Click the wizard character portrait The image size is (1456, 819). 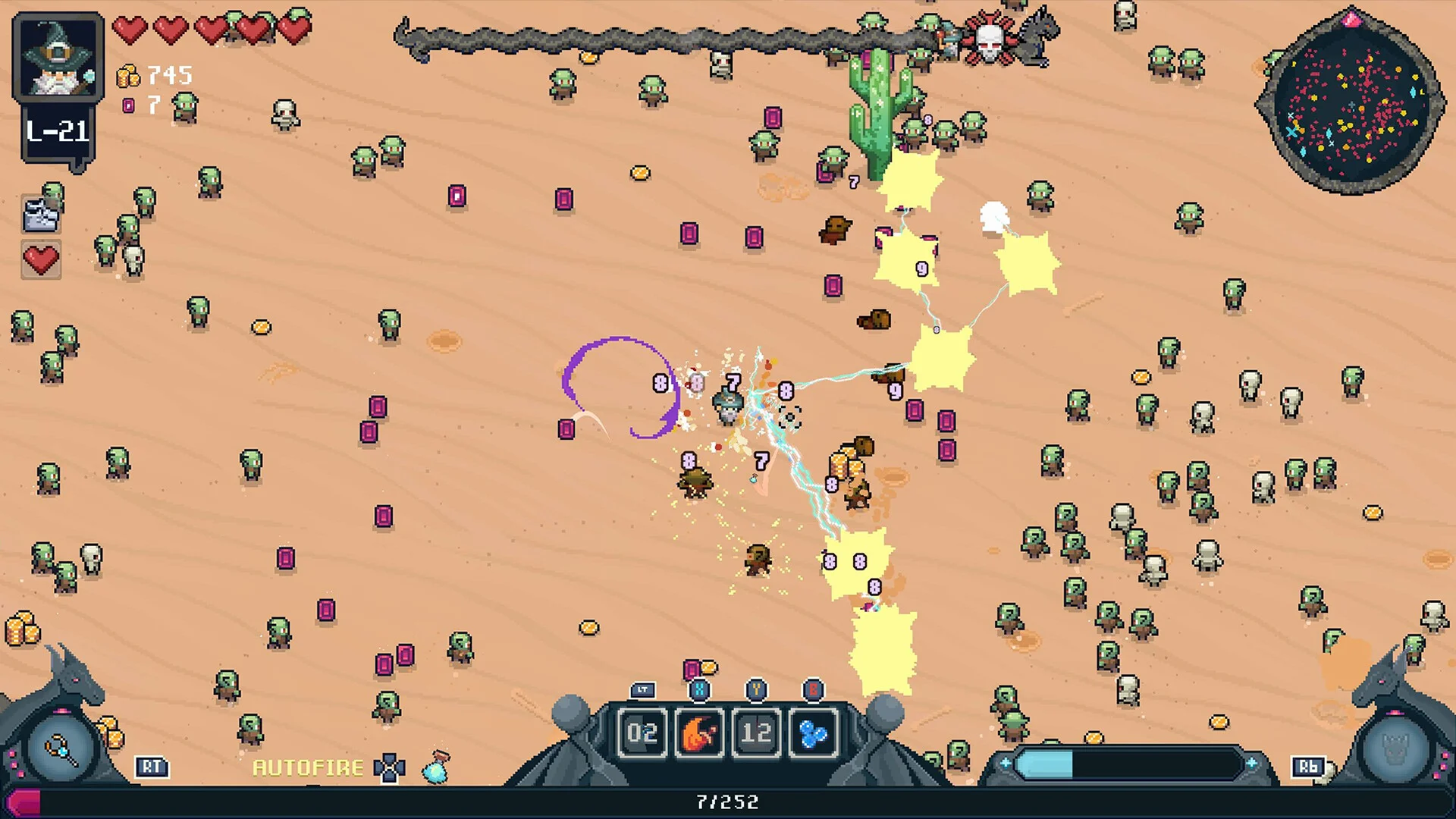point(58,58)
